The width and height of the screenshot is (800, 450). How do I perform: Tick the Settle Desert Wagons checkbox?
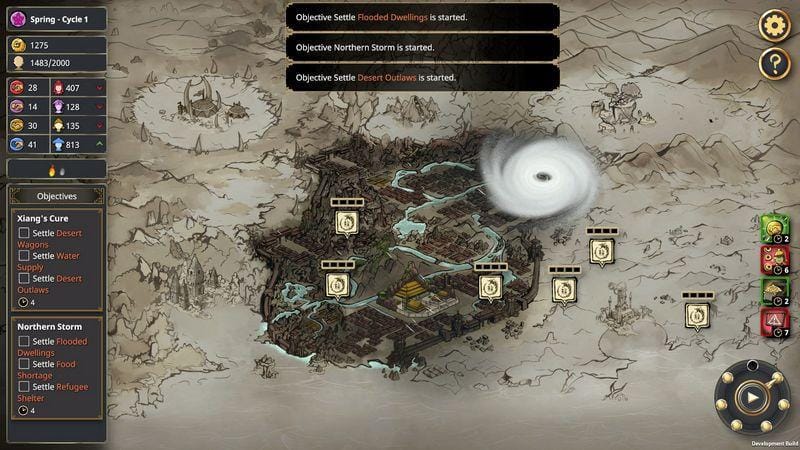(24, 234)
